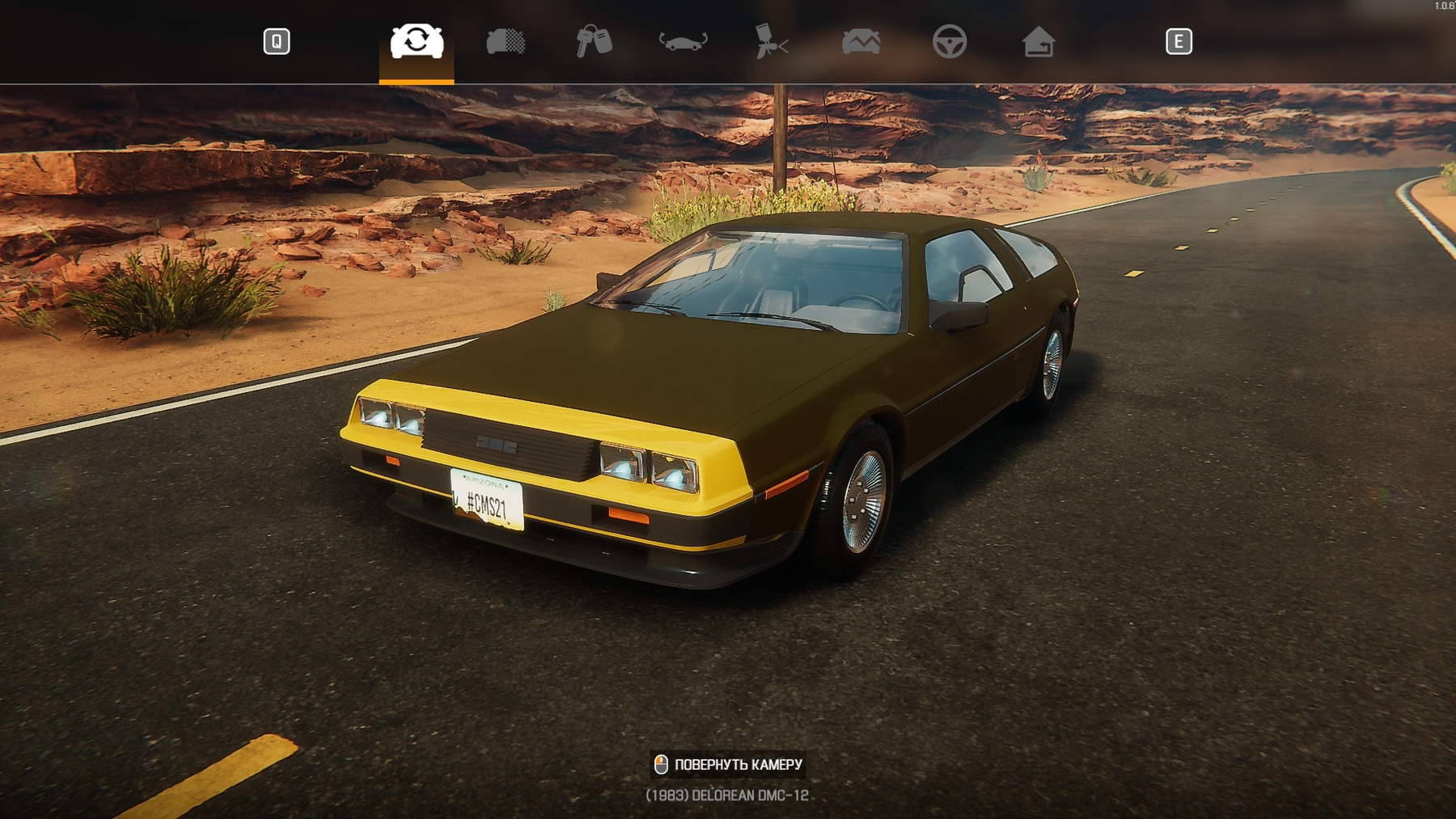Switch to the steering wheel tab
The width and height of the screenshot is (1456, 819).
(x=949, y=41)
